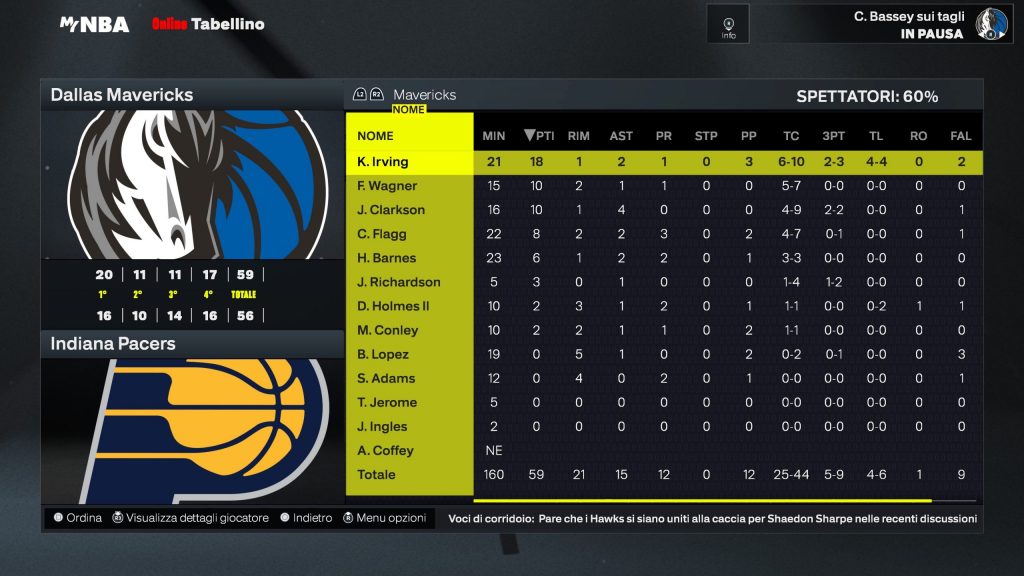Choose J. Clarkson's stat row

391,210
